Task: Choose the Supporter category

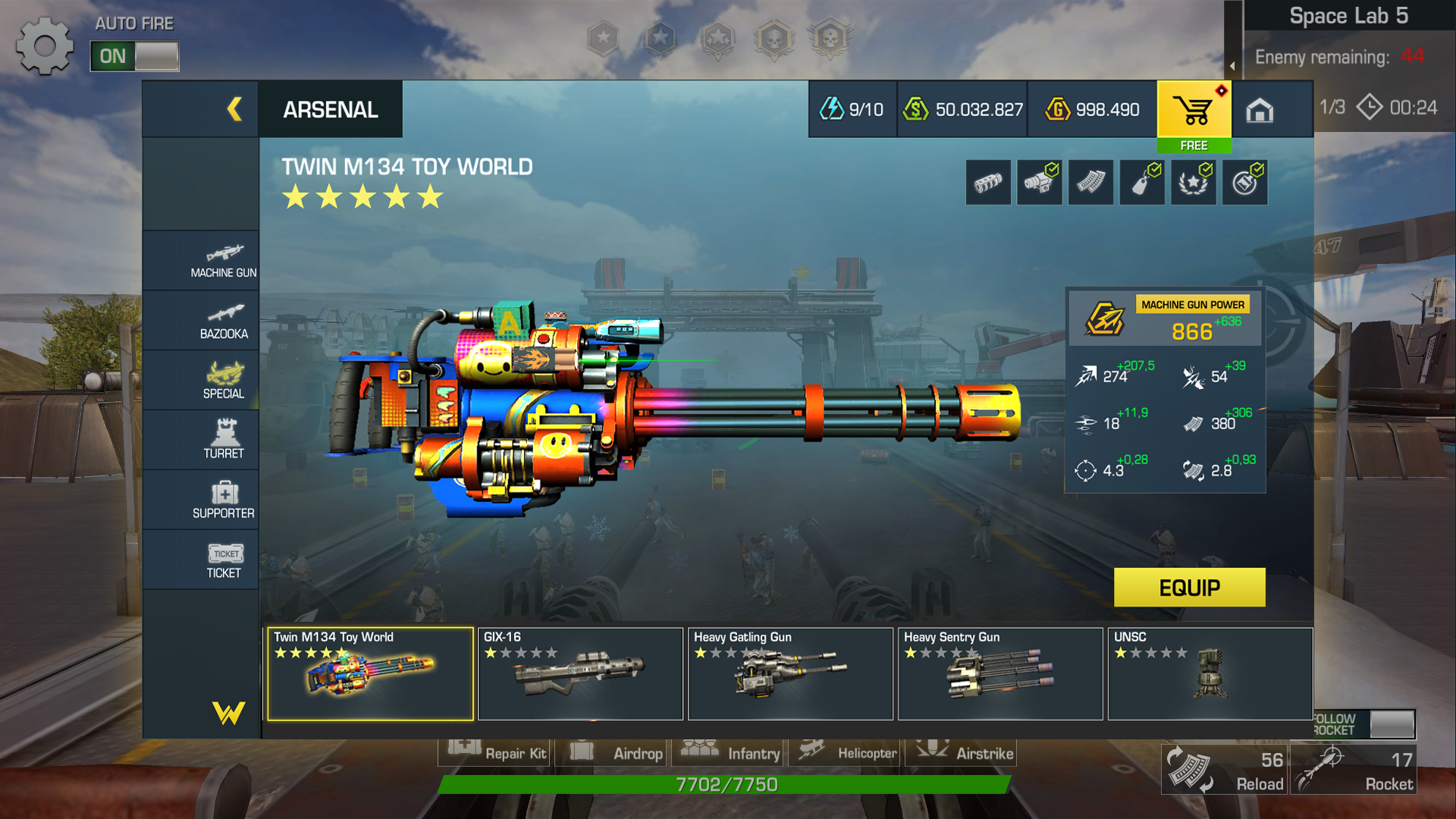Action: point(223,500)
